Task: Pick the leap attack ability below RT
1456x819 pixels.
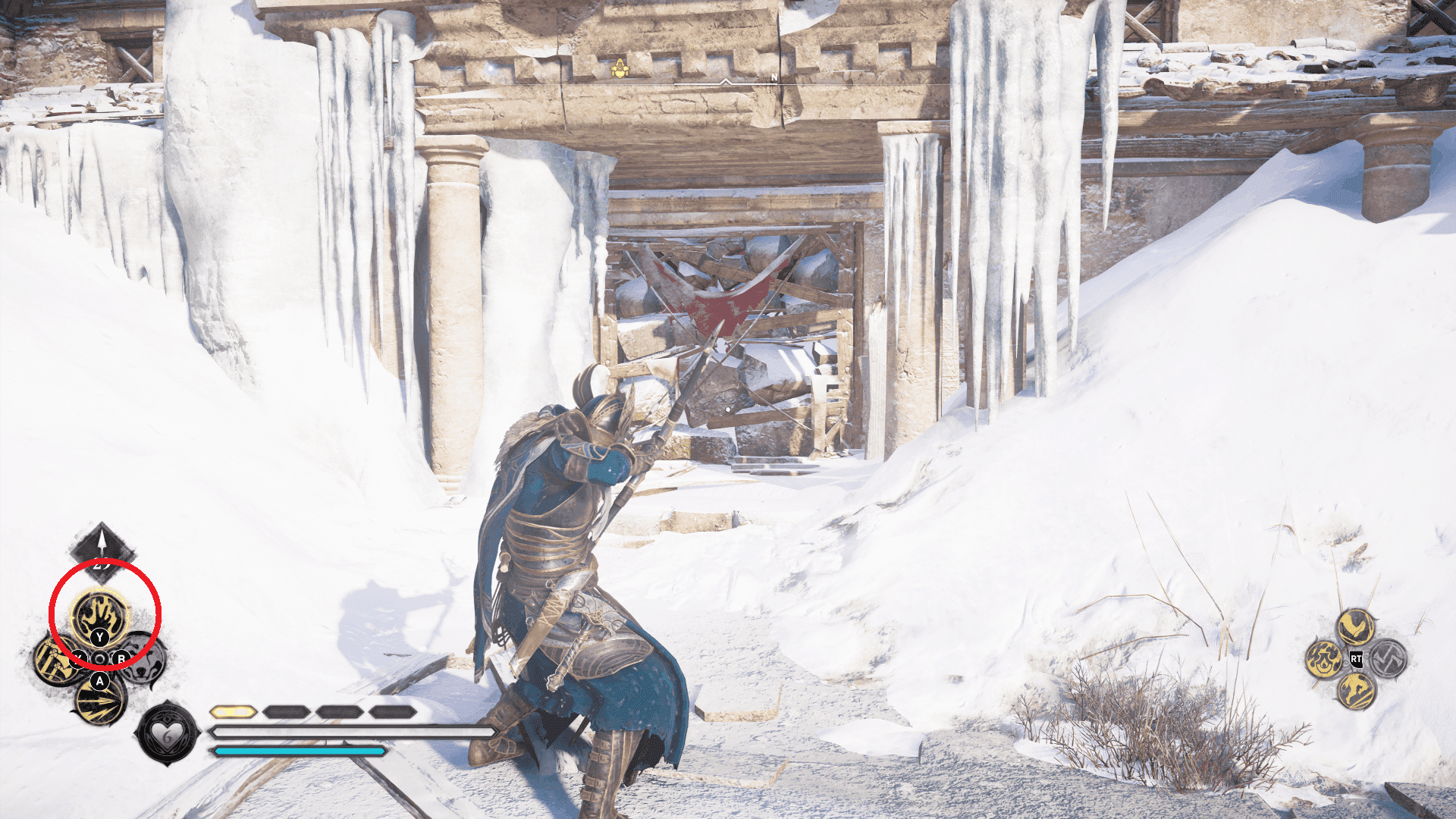Action: [1357, 692]
